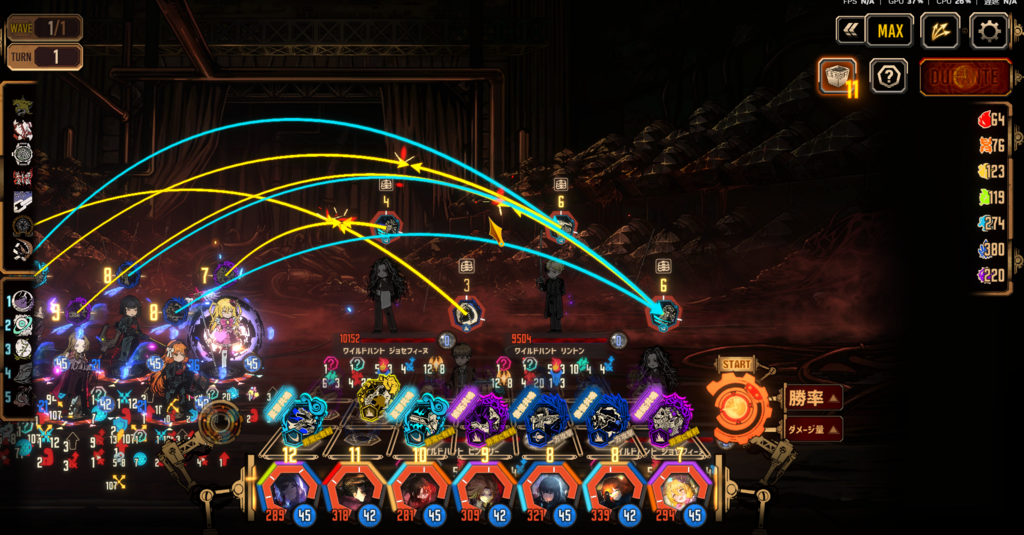
Task: Open the settings gear menu
Action: (x=988, y=31)
